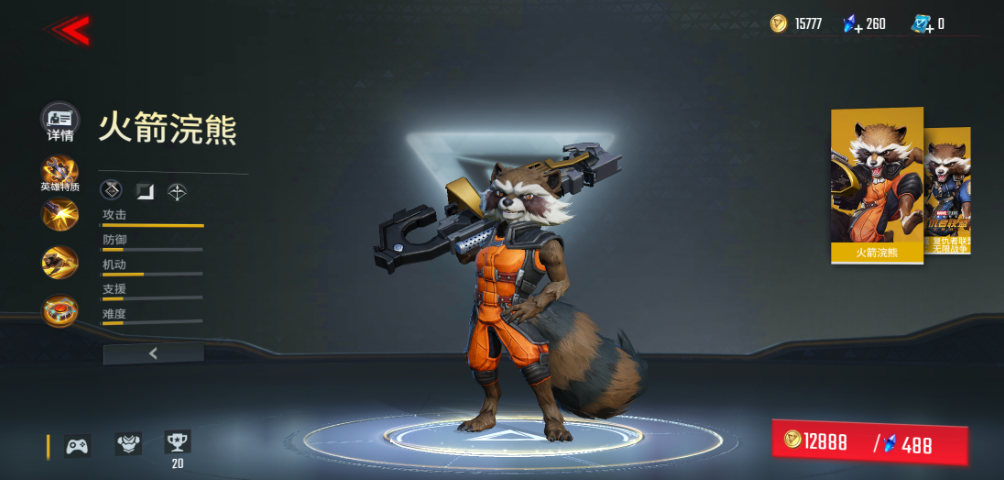1004x480 pixels.
Task: Go back with the red arrow button
Action: pos(69,30)
